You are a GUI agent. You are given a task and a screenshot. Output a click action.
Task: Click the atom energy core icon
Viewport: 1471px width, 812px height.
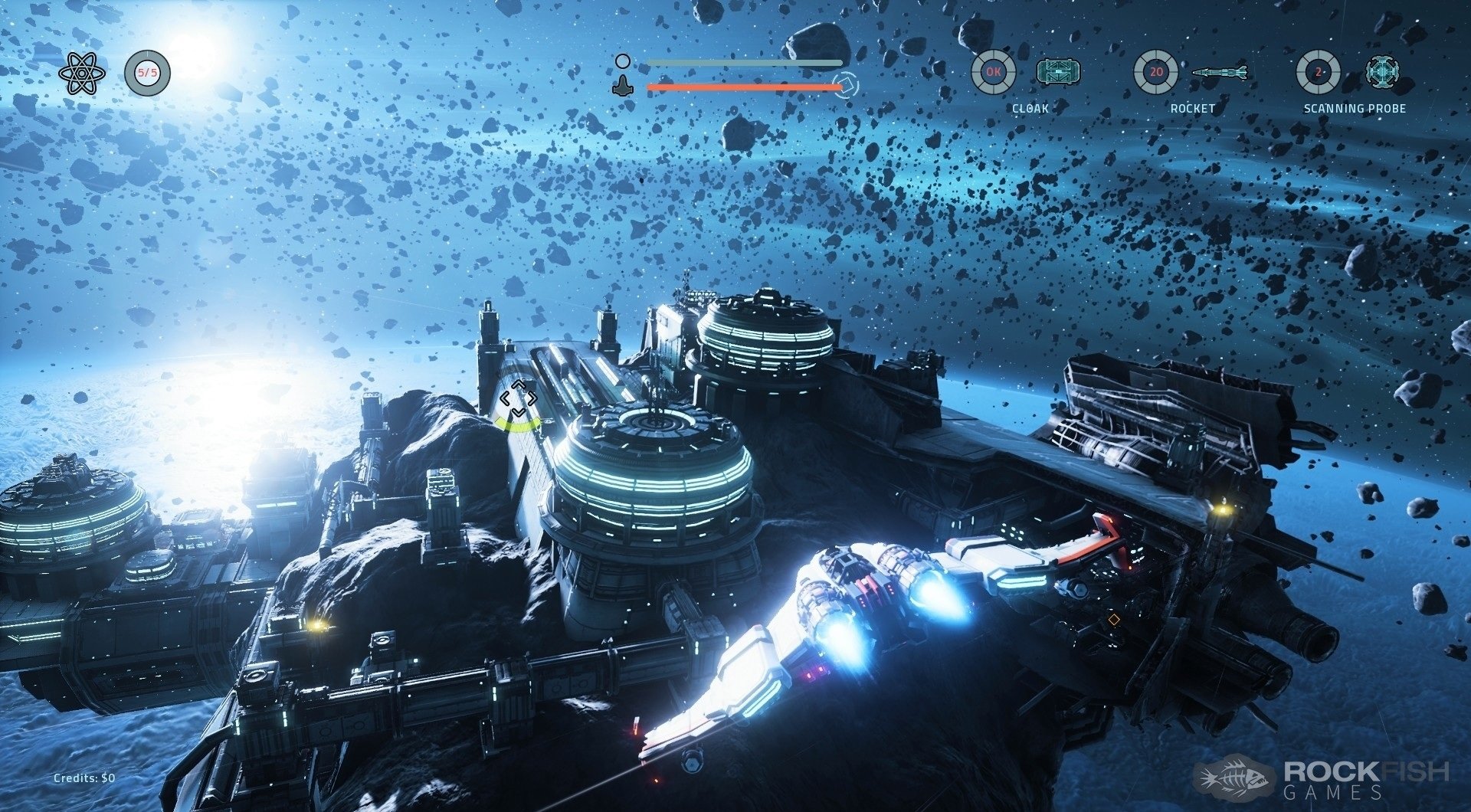[x=77, y=74]
